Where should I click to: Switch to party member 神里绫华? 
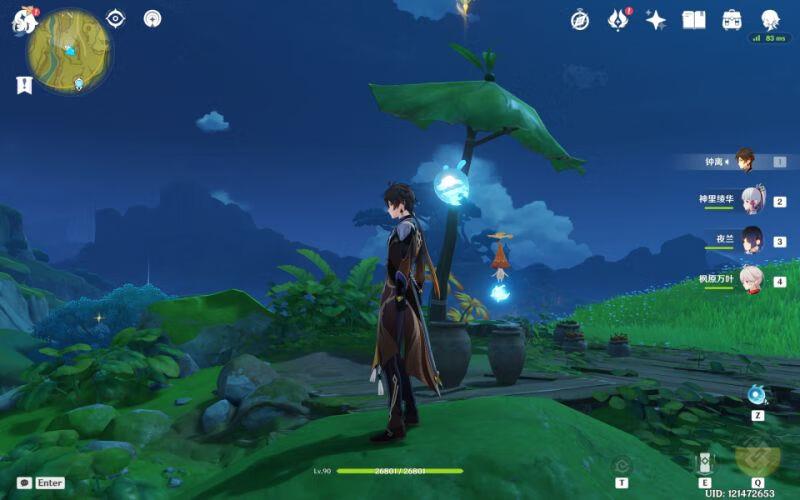[x=751, y=200]
